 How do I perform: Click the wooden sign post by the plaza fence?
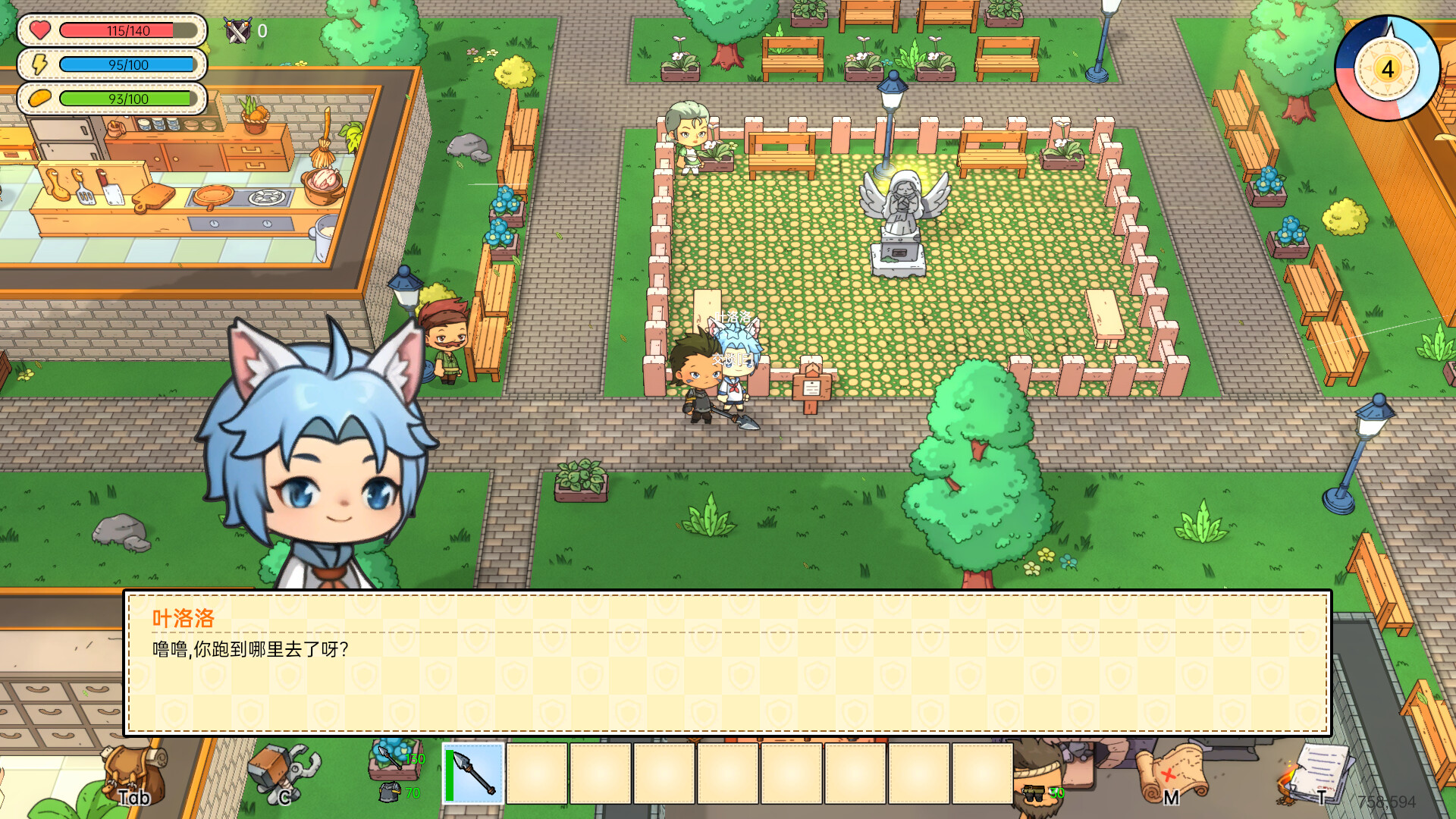click(x=811, y=387)
